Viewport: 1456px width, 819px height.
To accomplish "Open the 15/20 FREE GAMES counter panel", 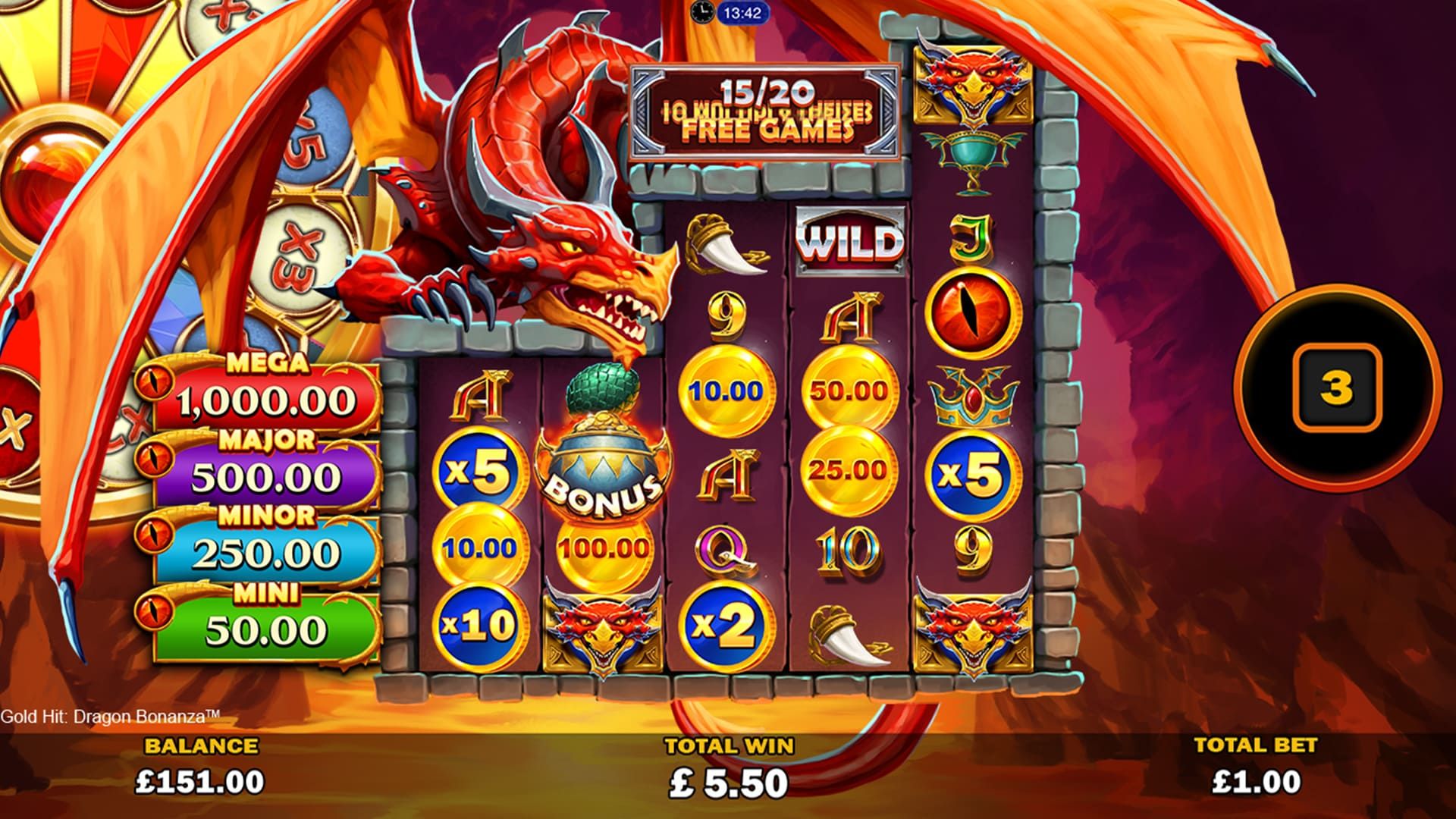I will click(x=766, y=110).
